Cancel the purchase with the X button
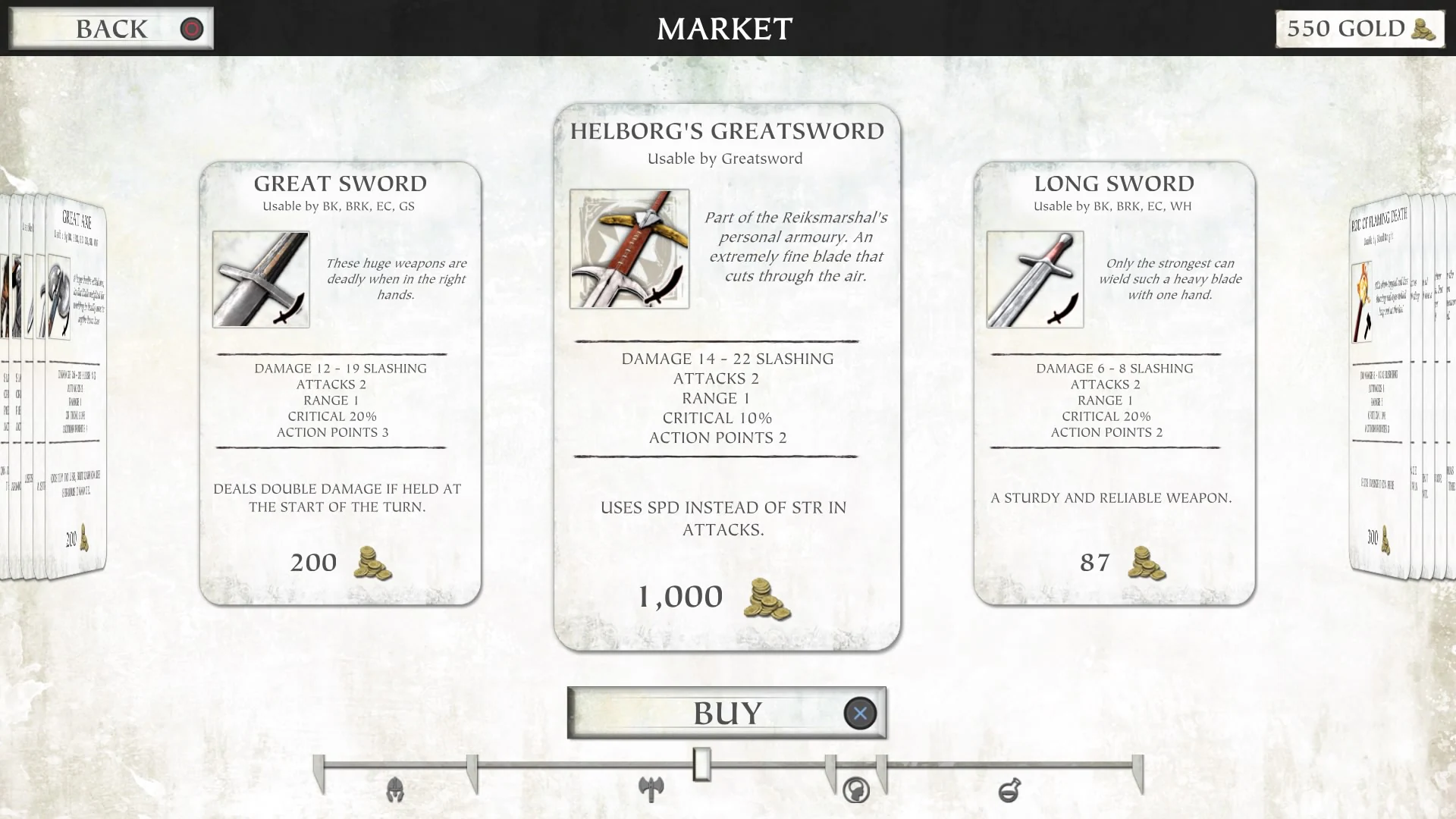 point(859,713)
